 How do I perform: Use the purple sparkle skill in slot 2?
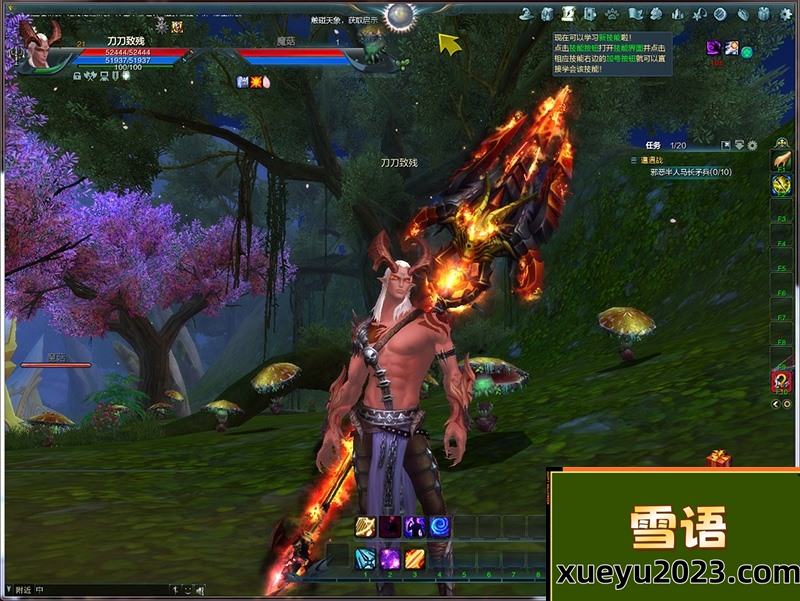tap(390, 558)
